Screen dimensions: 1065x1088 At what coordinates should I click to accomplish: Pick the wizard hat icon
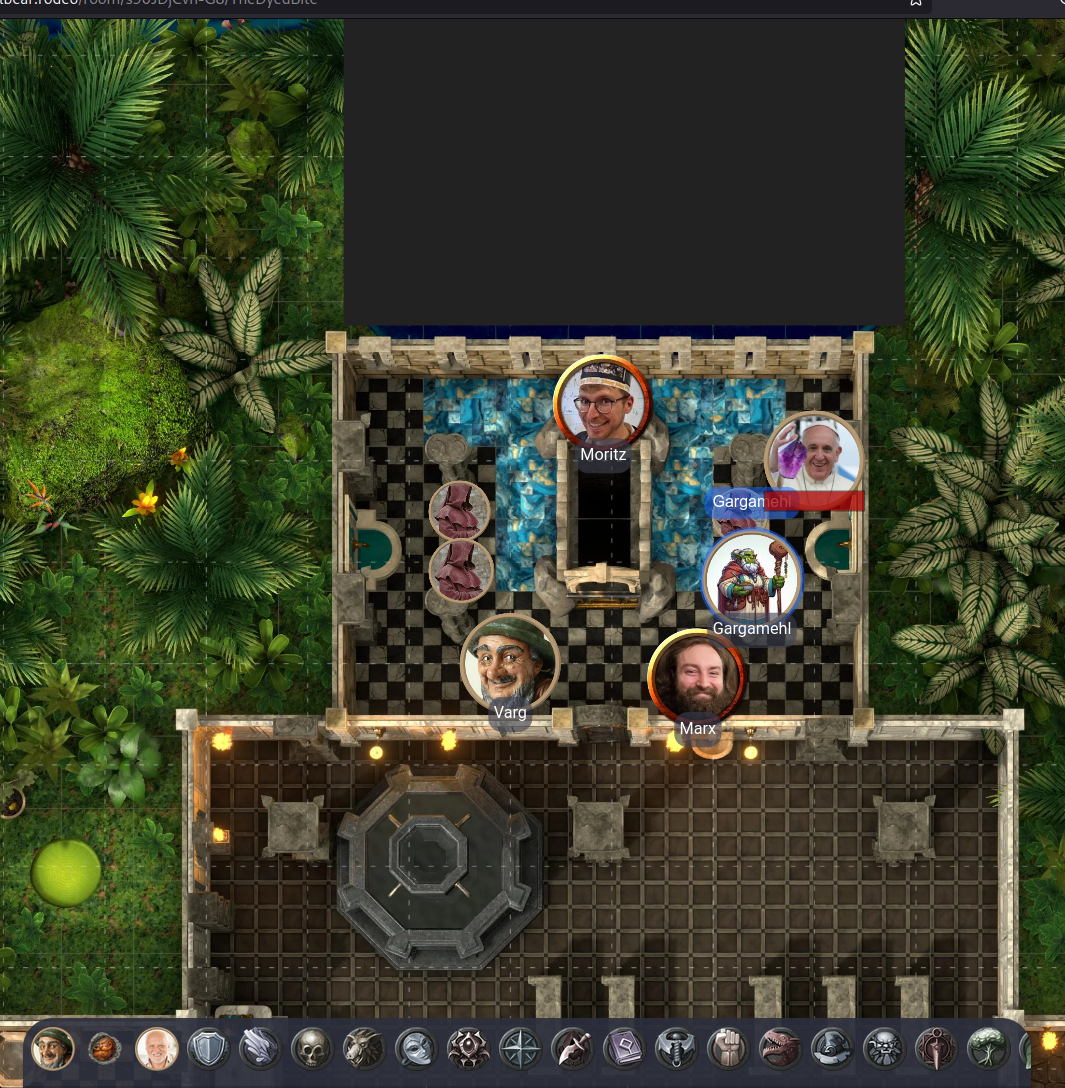pos(832,1049)
